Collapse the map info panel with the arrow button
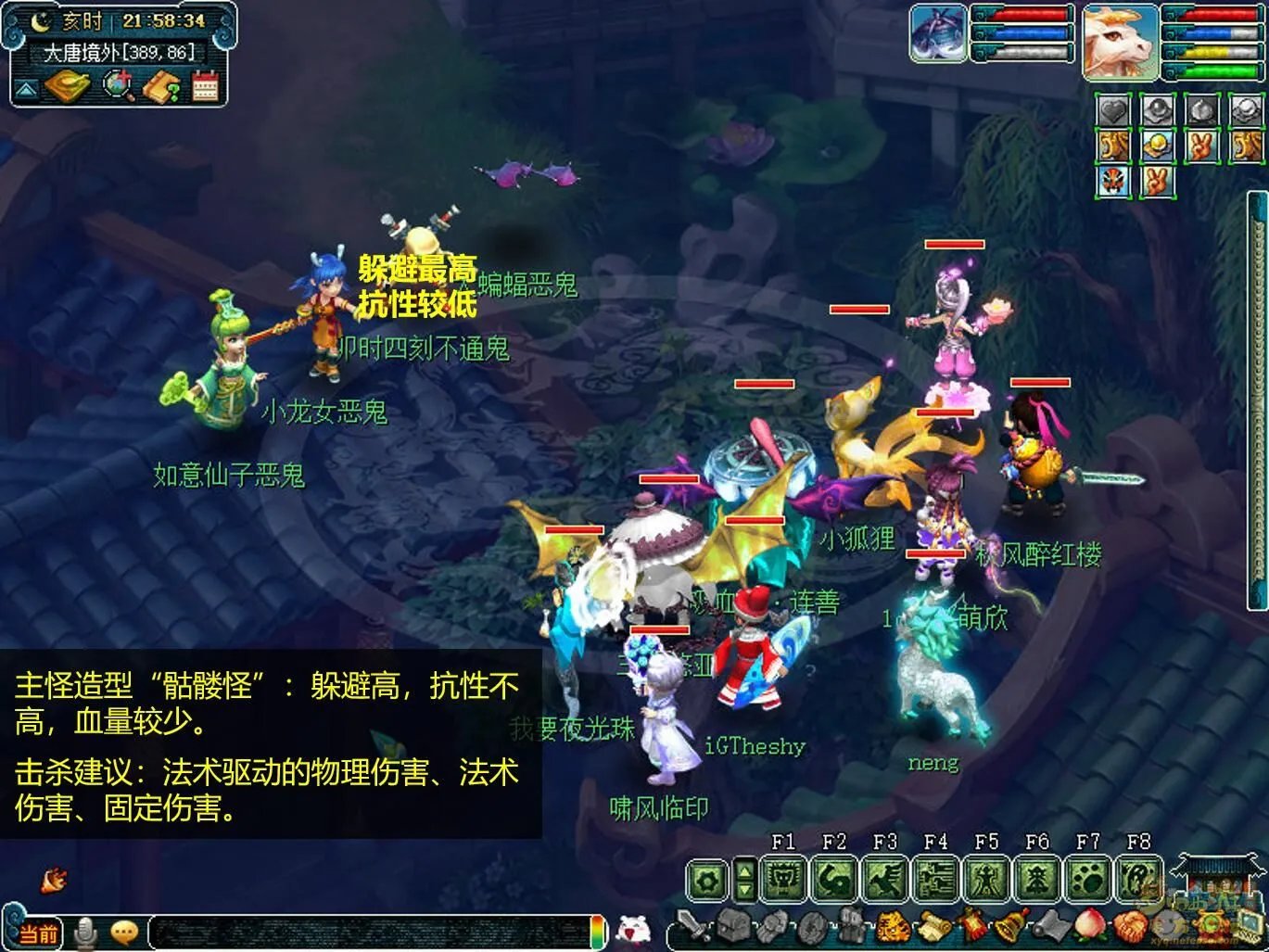The height and width of the screenshot is (952, 1269). click(x=25, y=87)
